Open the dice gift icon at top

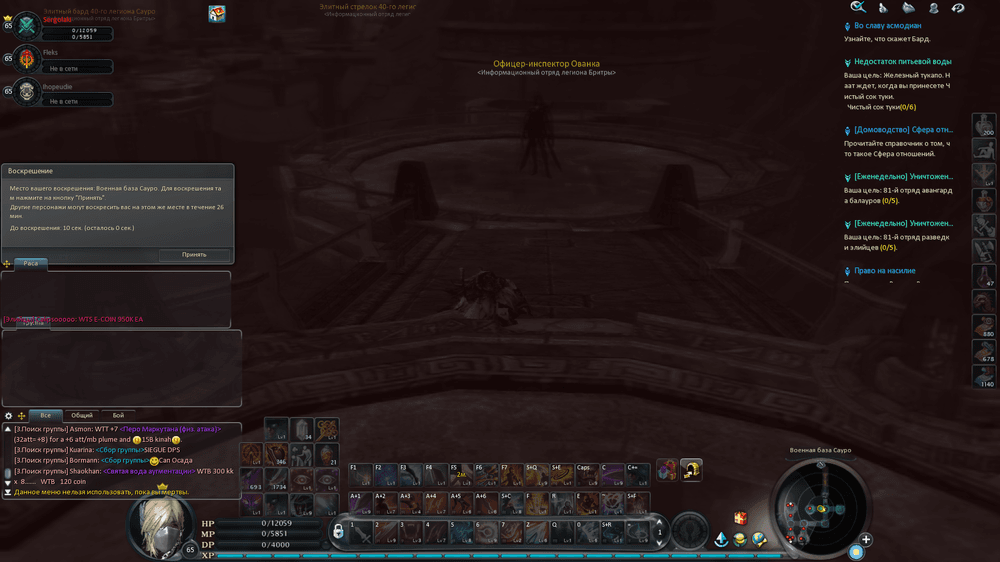(x=217, y=13)
